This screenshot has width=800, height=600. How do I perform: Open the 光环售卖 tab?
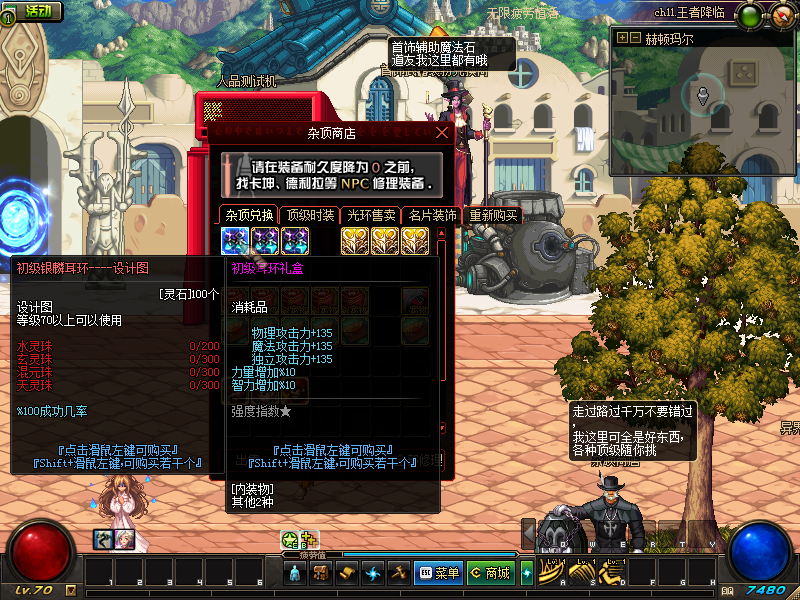click(370, 215)
